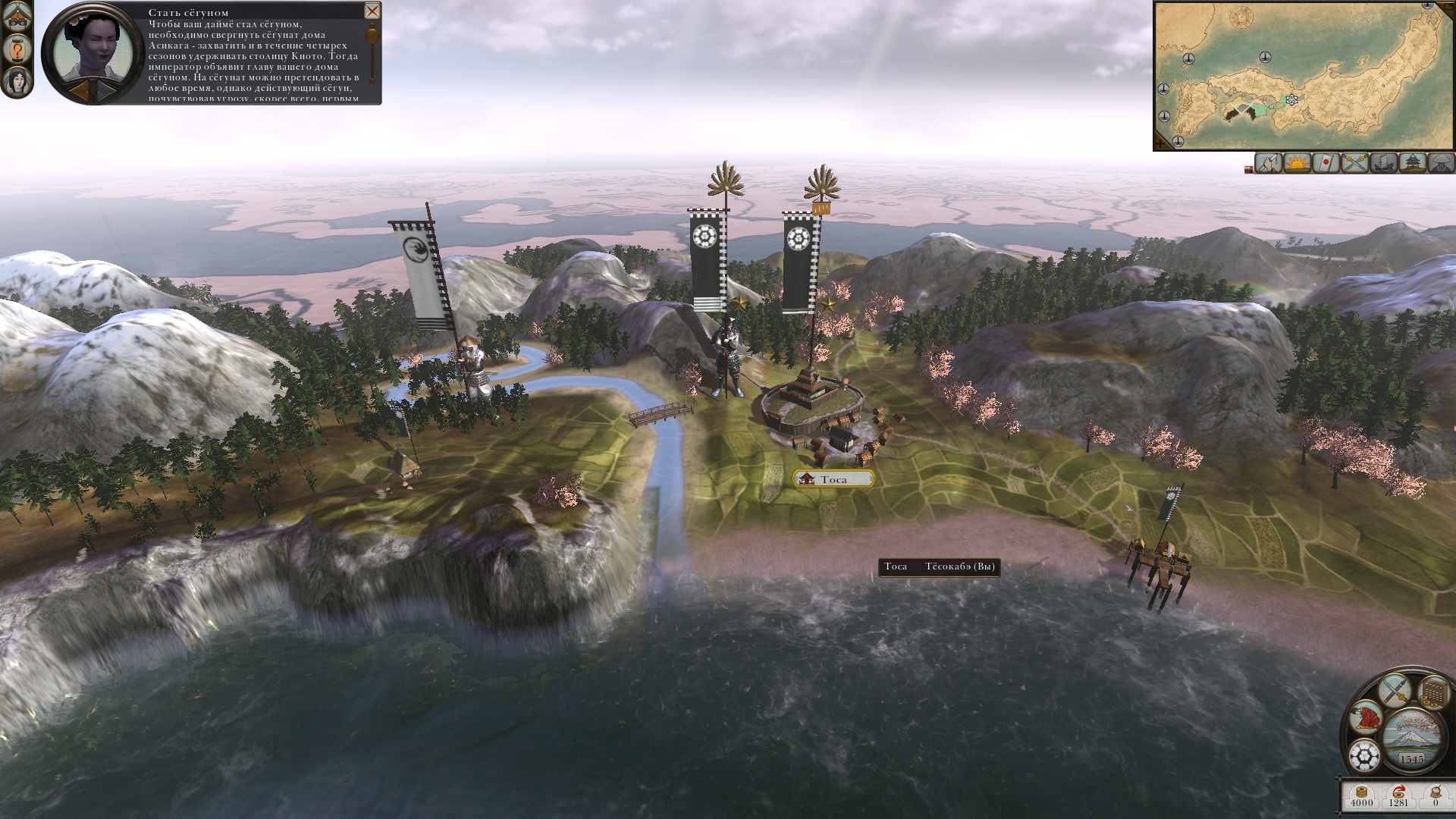Viewport: 1456px width, 819px height.
Task: Open the hand-with-scroll events list
Action: 1267,163
